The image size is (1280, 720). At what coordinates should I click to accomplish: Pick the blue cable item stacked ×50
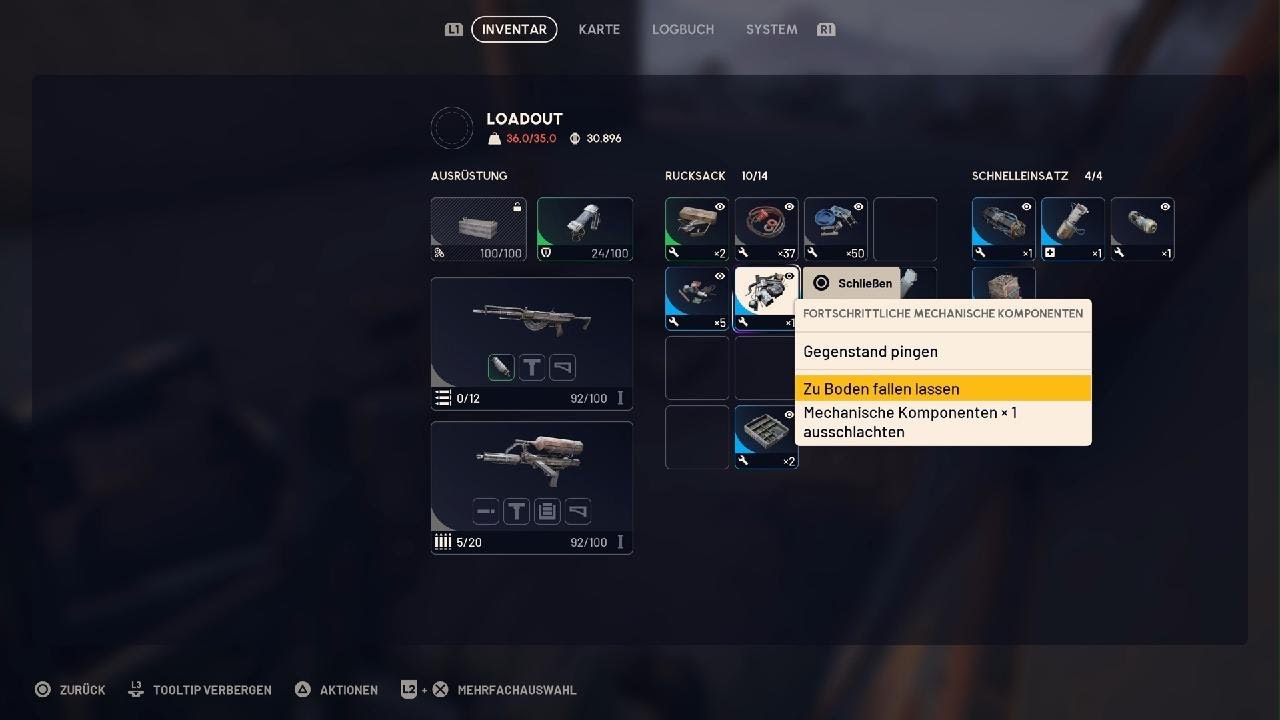[x=836, y=229]
